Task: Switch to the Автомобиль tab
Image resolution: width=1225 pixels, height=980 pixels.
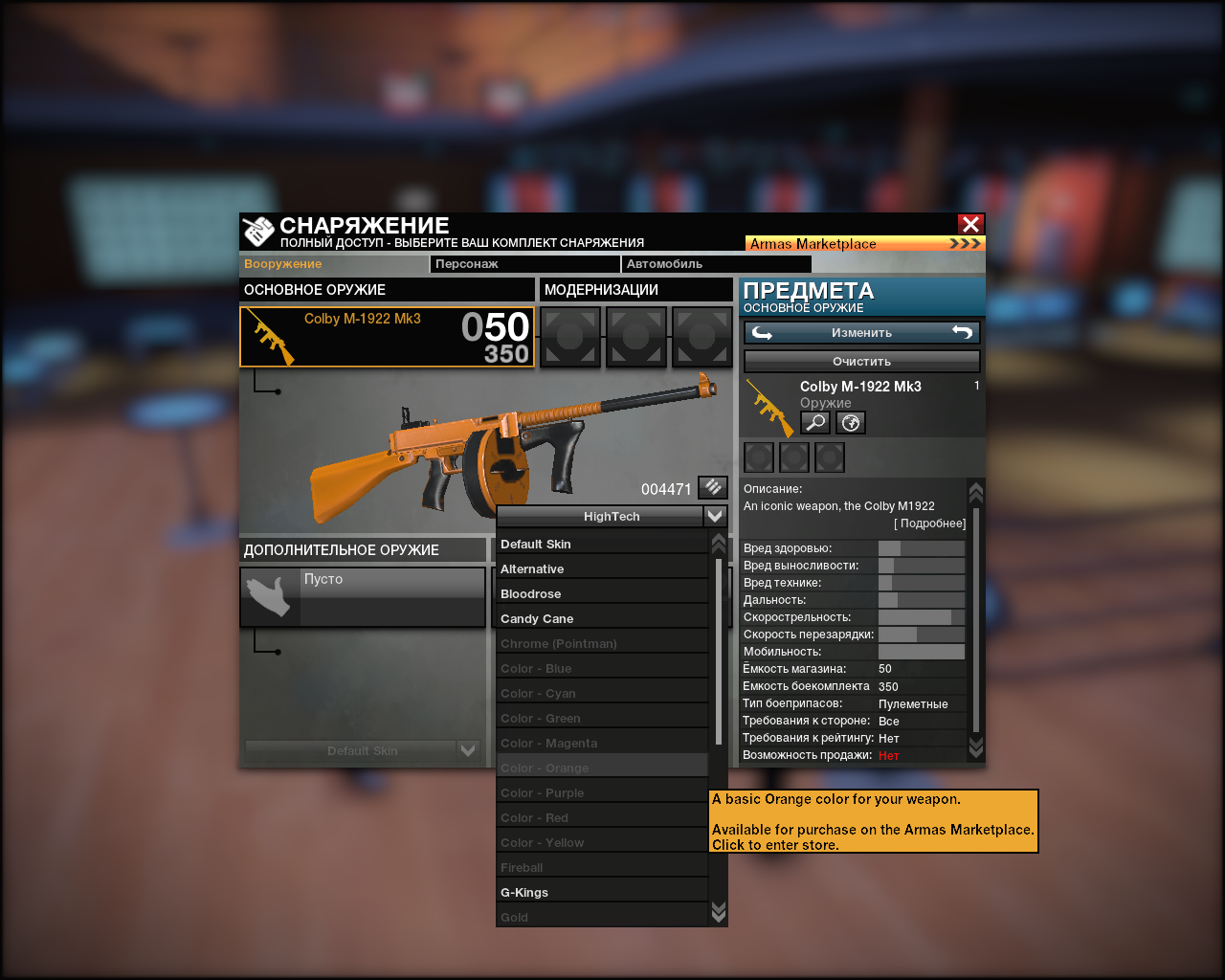Action: pyautogui.click(x=715, y=264)
